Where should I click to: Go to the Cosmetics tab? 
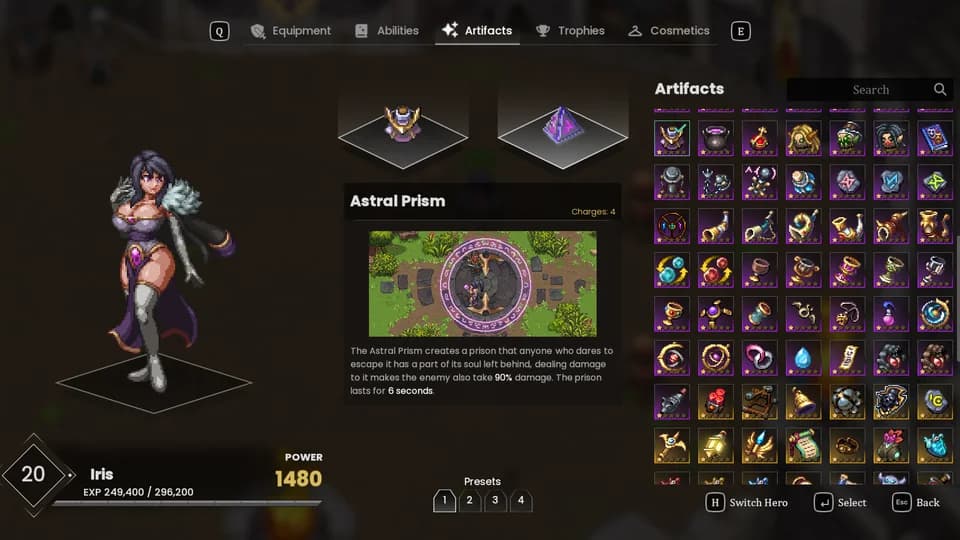(669, 31)
